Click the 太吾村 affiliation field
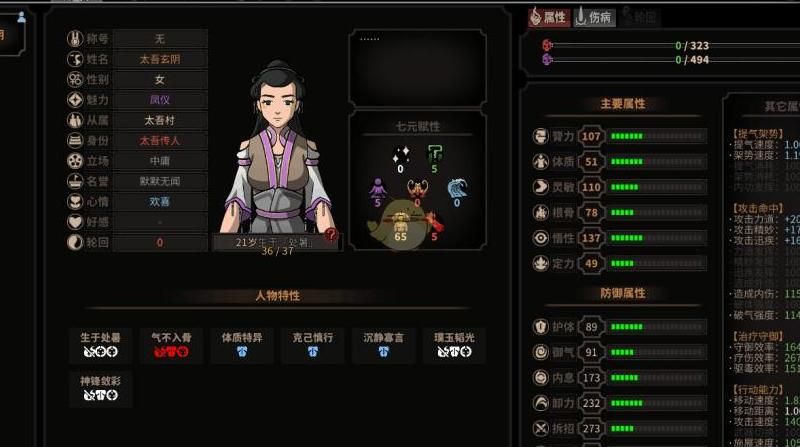The image size is (800, 447). (159, 121)
